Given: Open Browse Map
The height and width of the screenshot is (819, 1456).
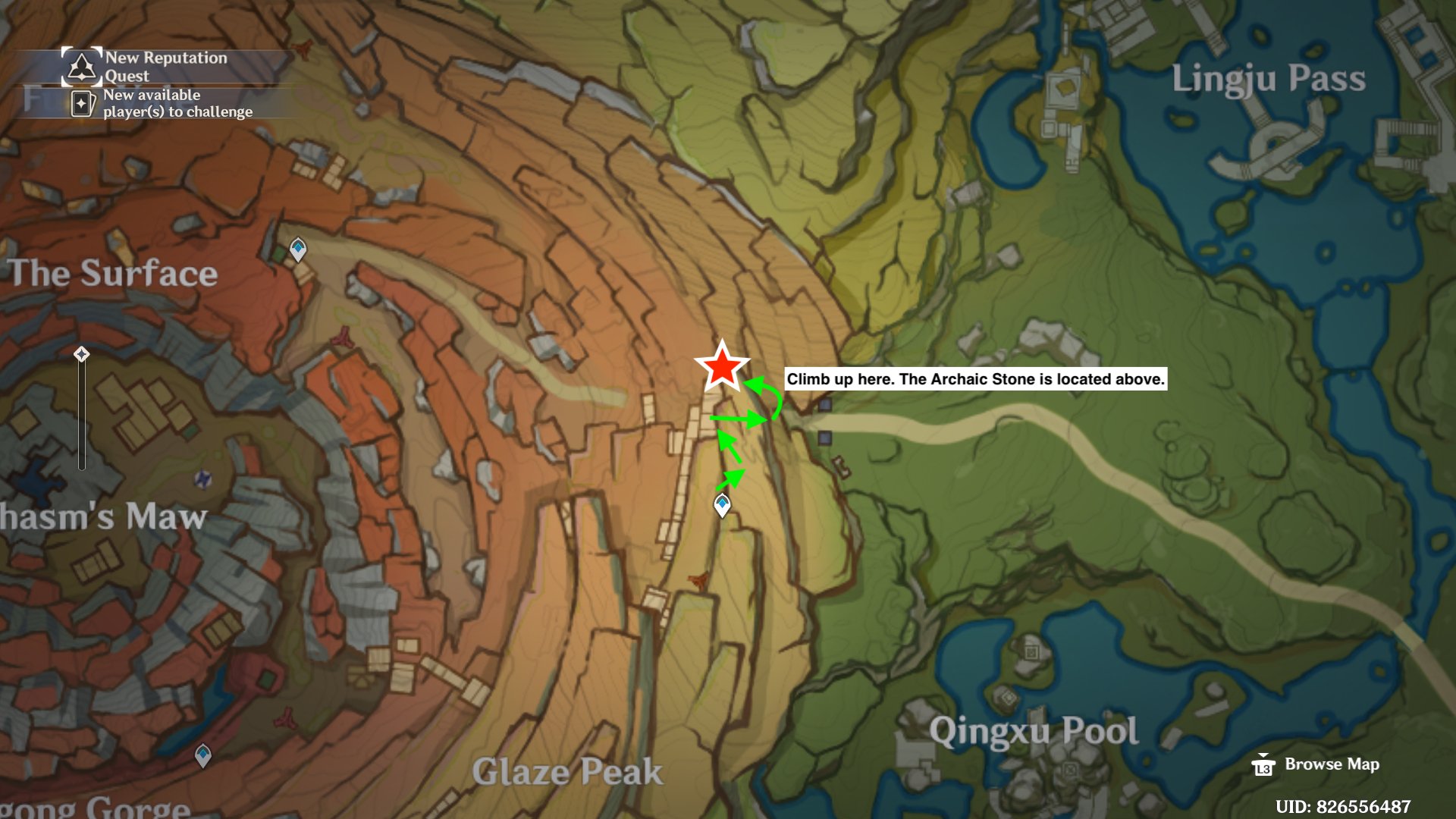Looking at the screenshot, I should pos(1331,764).
